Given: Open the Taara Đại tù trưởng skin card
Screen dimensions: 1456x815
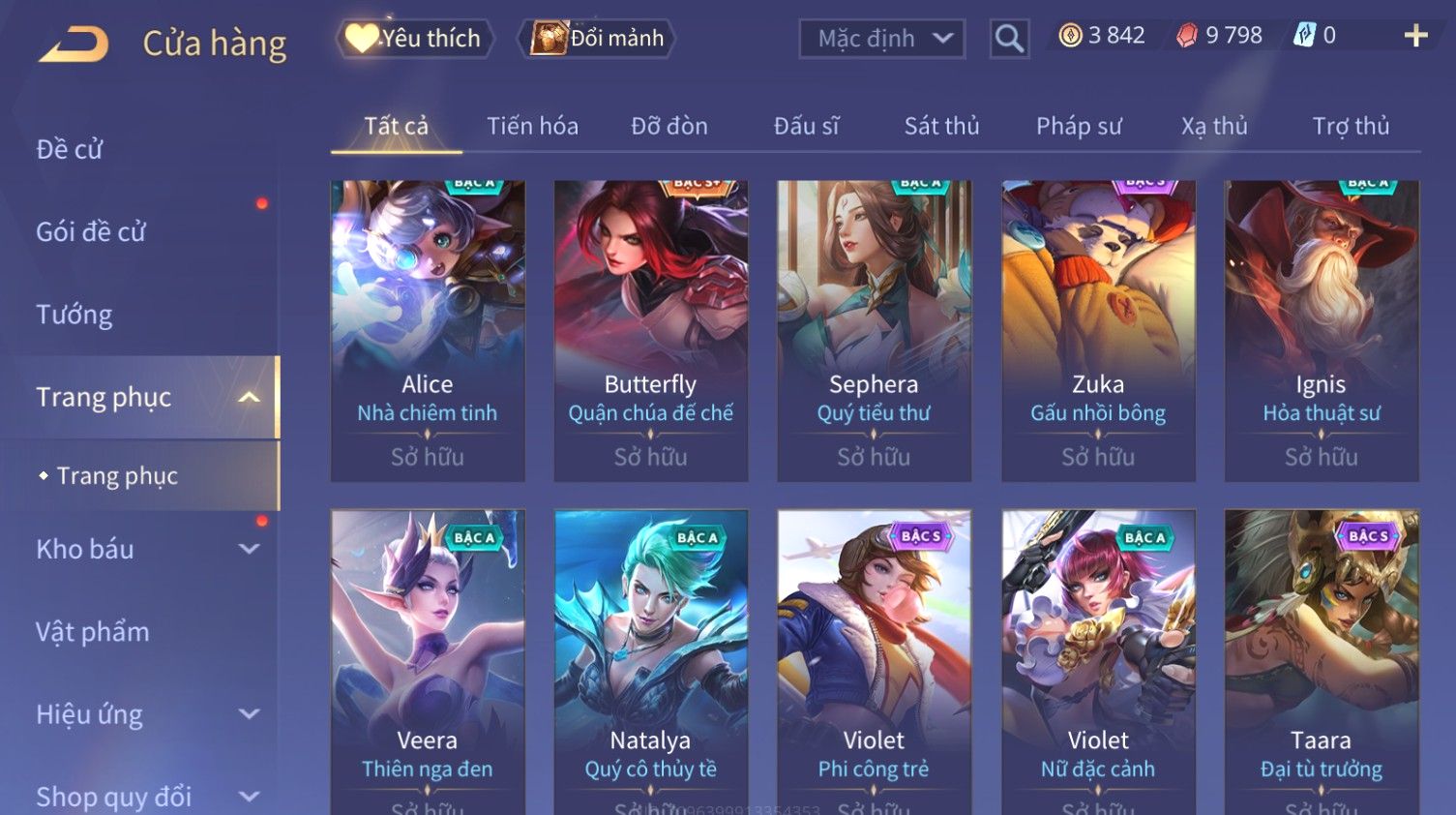Looking at the screenshot, I should click(x=1321, y=658).
